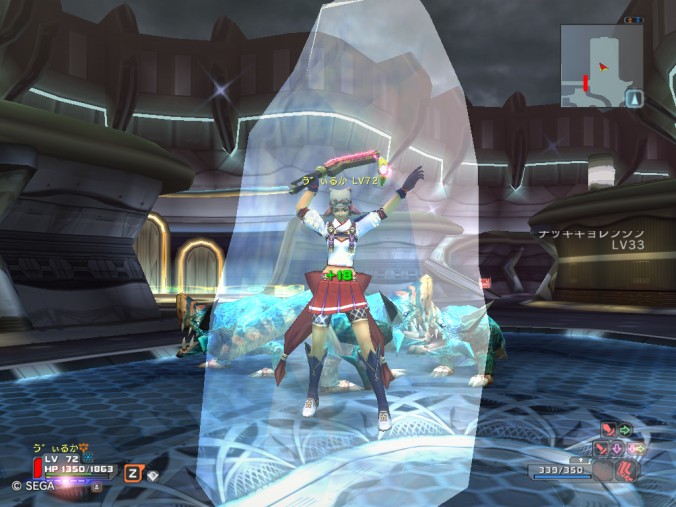Activate the green right-arrow palette icon
Screen dimensions: 676x507
[x=624, y=431]
